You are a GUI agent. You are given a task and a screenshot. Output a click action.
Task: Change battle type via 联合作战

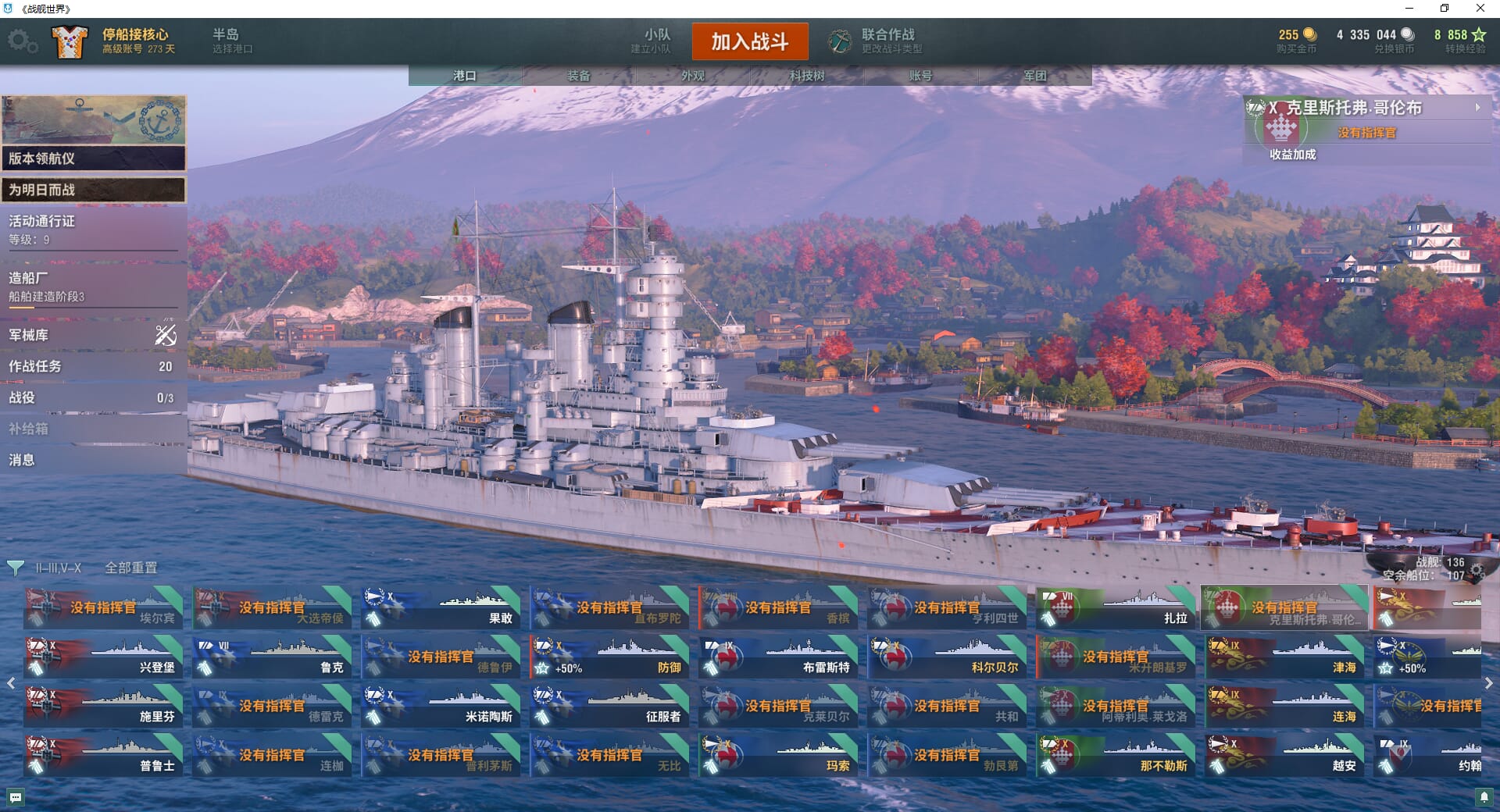tap(877, 41)
